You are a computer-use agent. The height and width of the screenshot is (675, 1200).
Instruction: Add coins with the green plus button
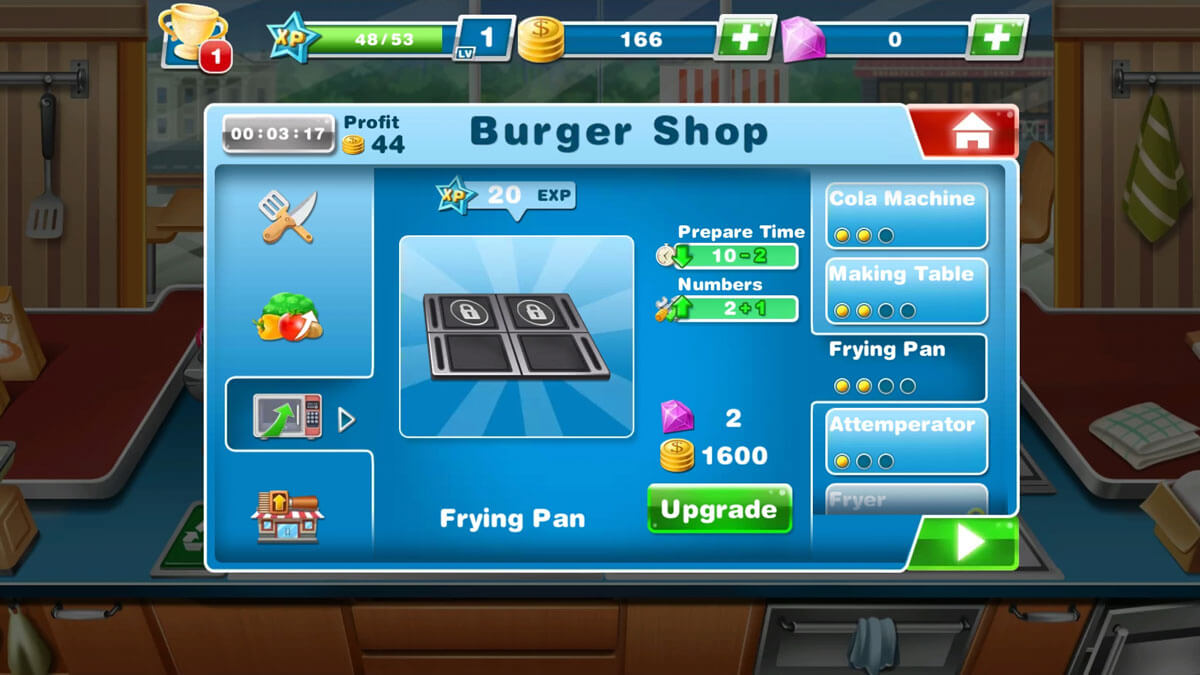(x=744, y=39)
